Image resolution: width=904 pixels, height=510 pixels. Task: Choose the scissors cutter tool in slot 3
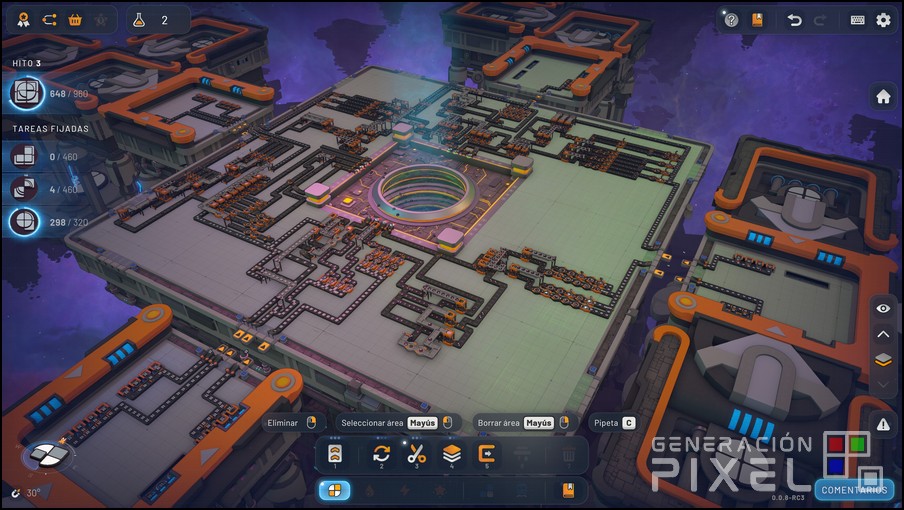tap(417, 454)
